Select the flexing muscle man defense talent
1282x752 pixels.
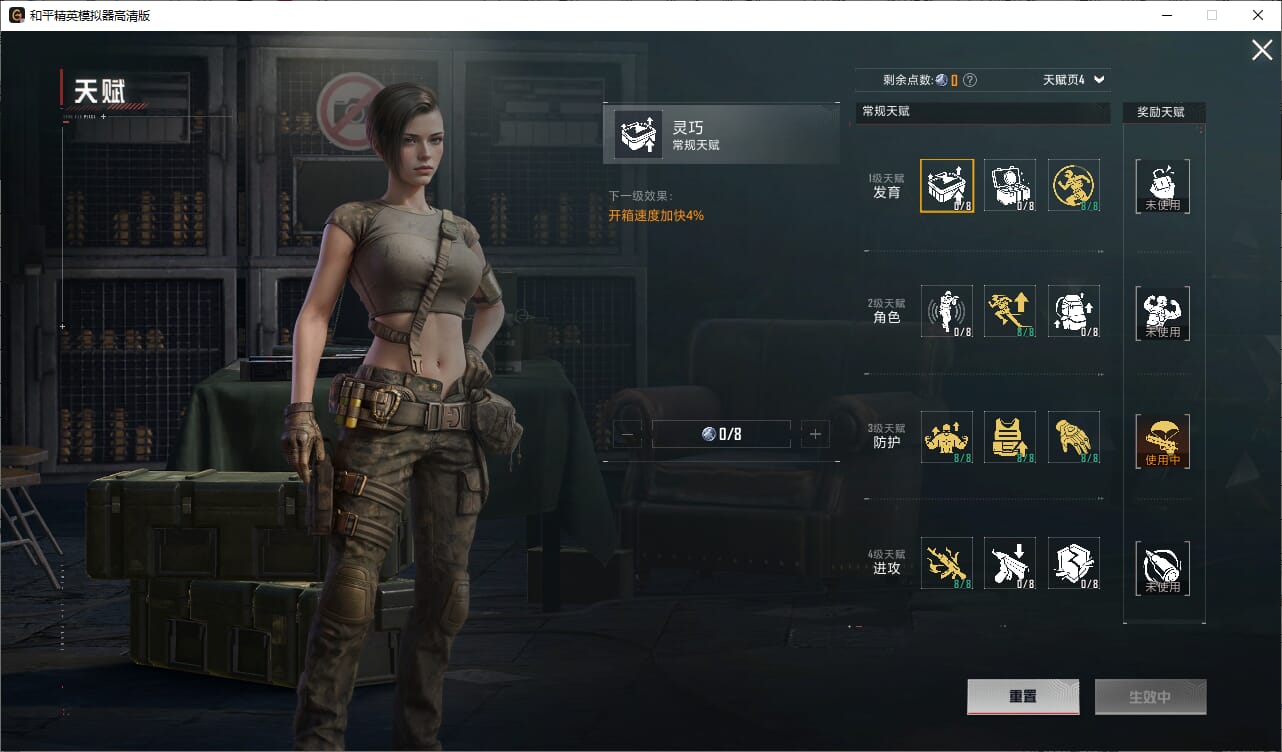(946, 438)
